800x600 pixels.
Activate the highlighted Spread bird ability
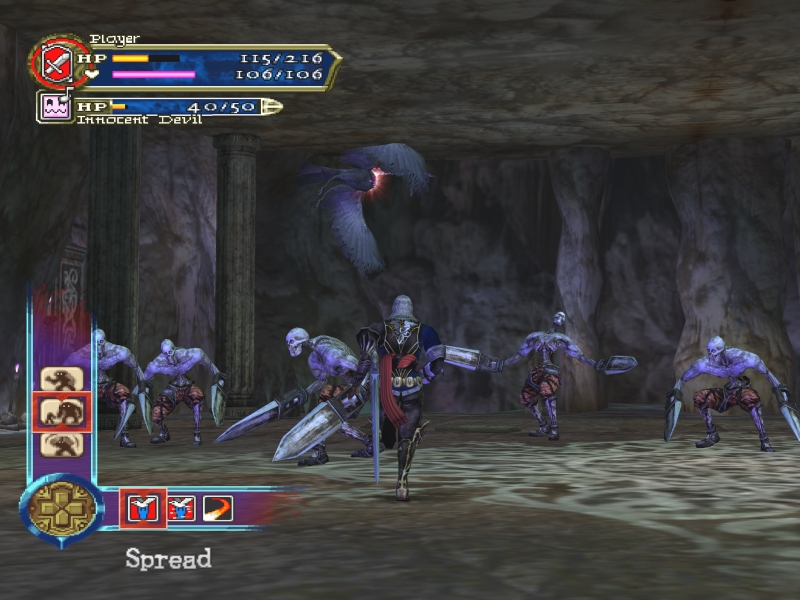143,508
